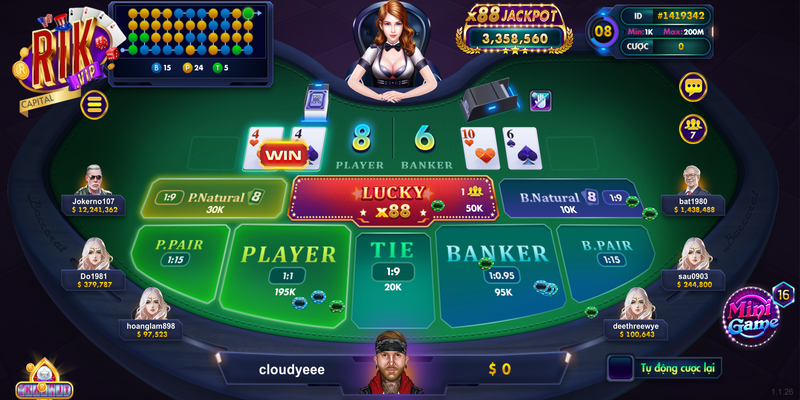Toggle the Tự động cược lại checkbox

coord(620,368)
